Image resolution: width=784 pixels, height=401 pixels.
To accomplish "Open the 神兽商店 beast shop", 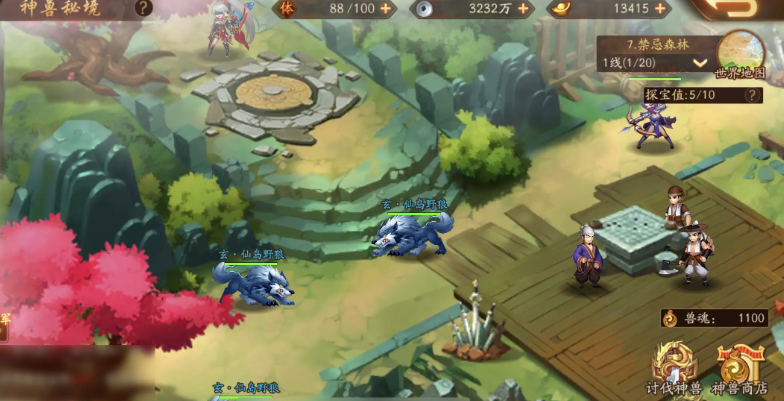I will (x=741, y=370).
